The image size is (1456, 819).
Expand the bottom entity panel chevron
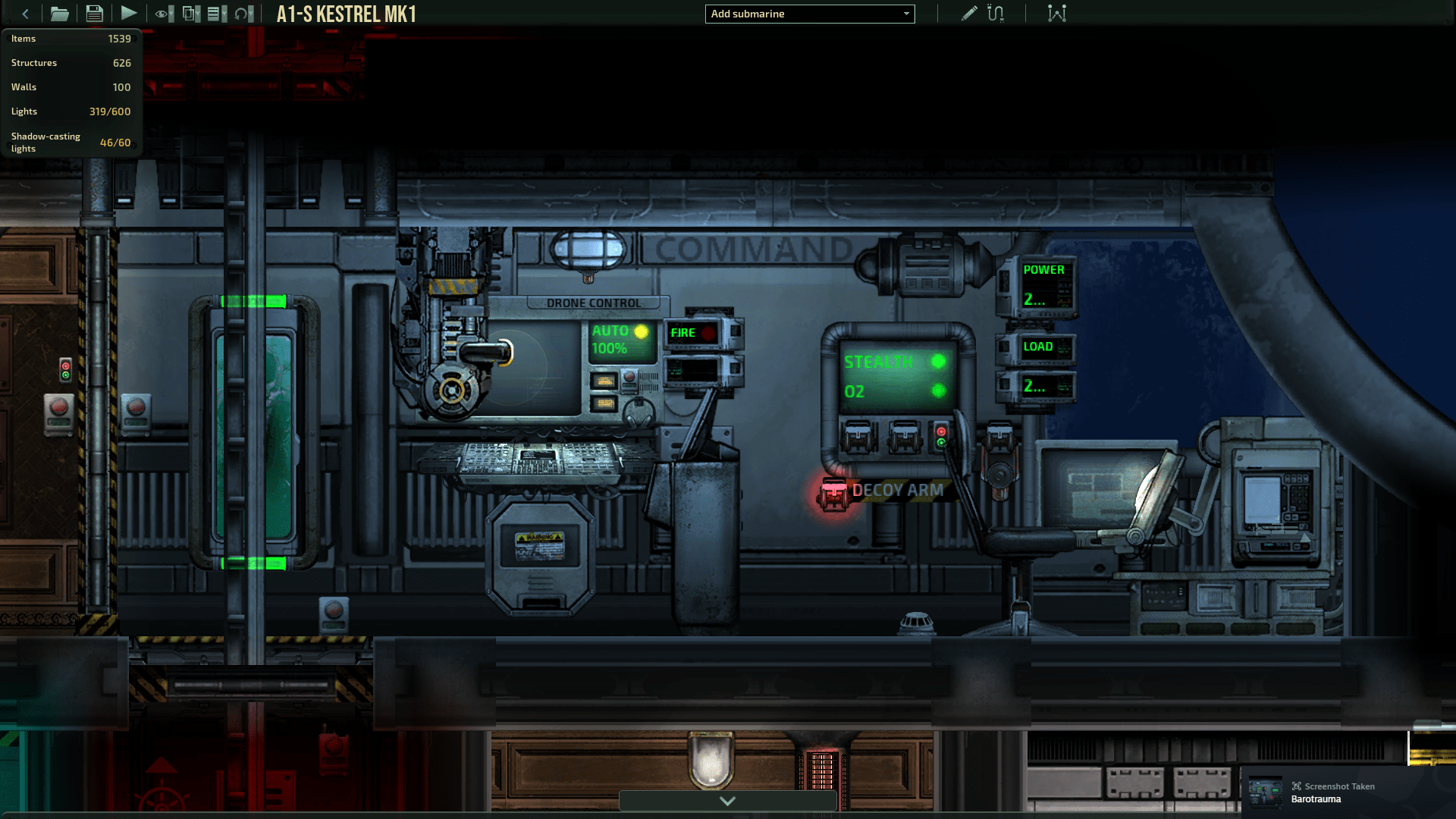[727, 800]
